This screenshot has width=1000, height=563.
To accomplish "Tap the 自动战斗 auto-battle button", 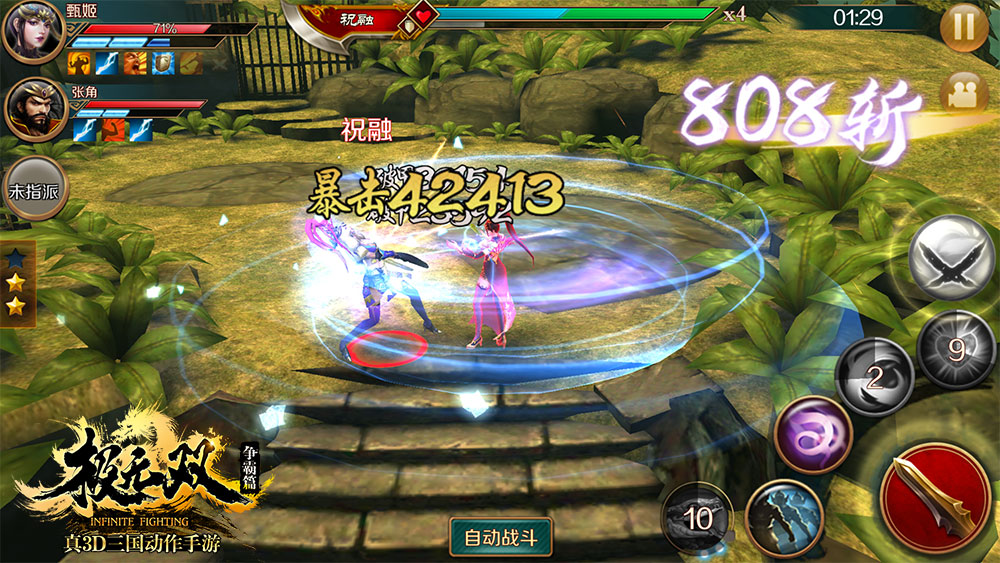I will (501, 537).
